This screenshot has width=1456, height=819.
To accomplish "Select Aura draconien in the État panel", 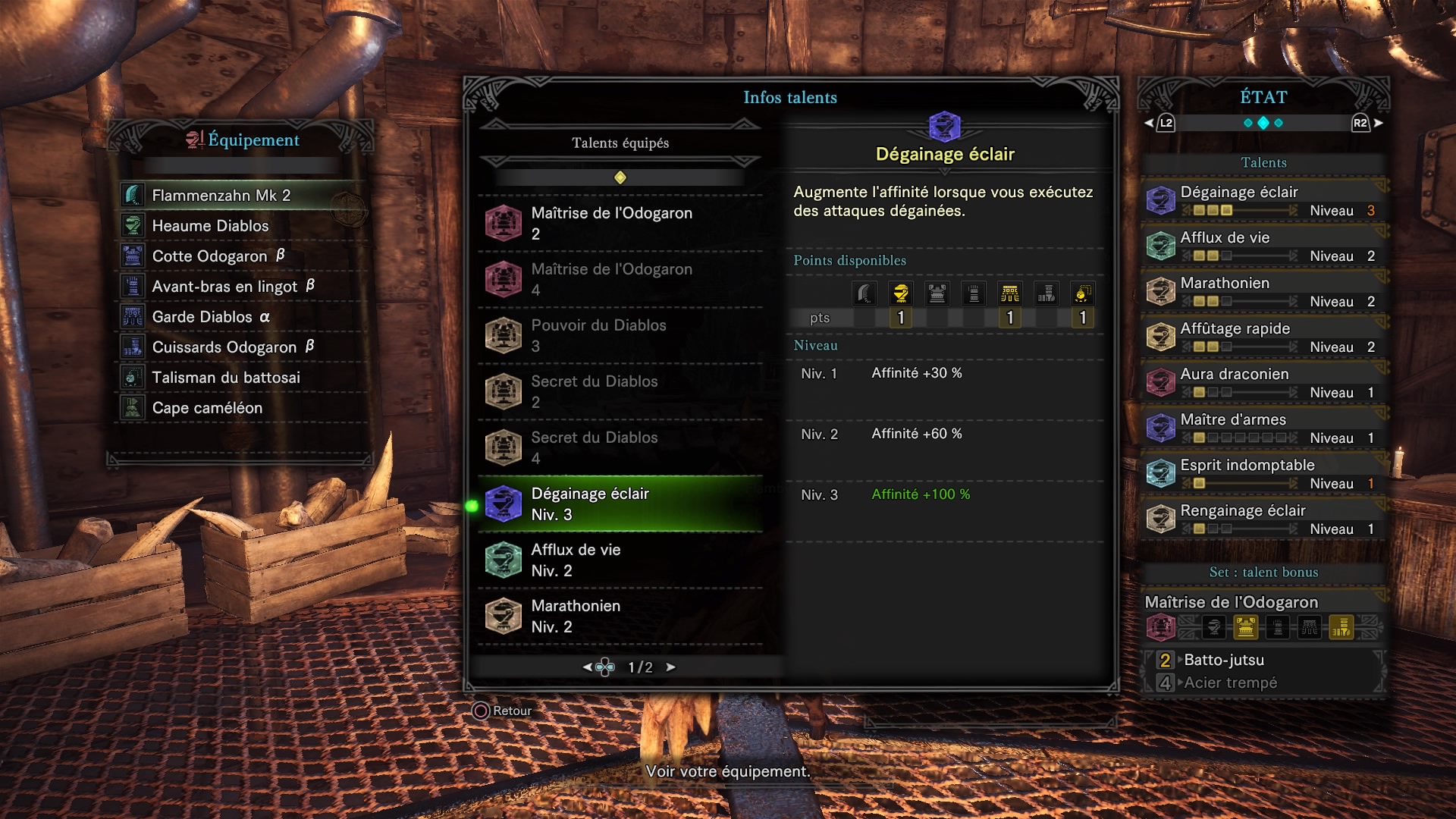I will pyautogui.click(x=1263, y=382).
